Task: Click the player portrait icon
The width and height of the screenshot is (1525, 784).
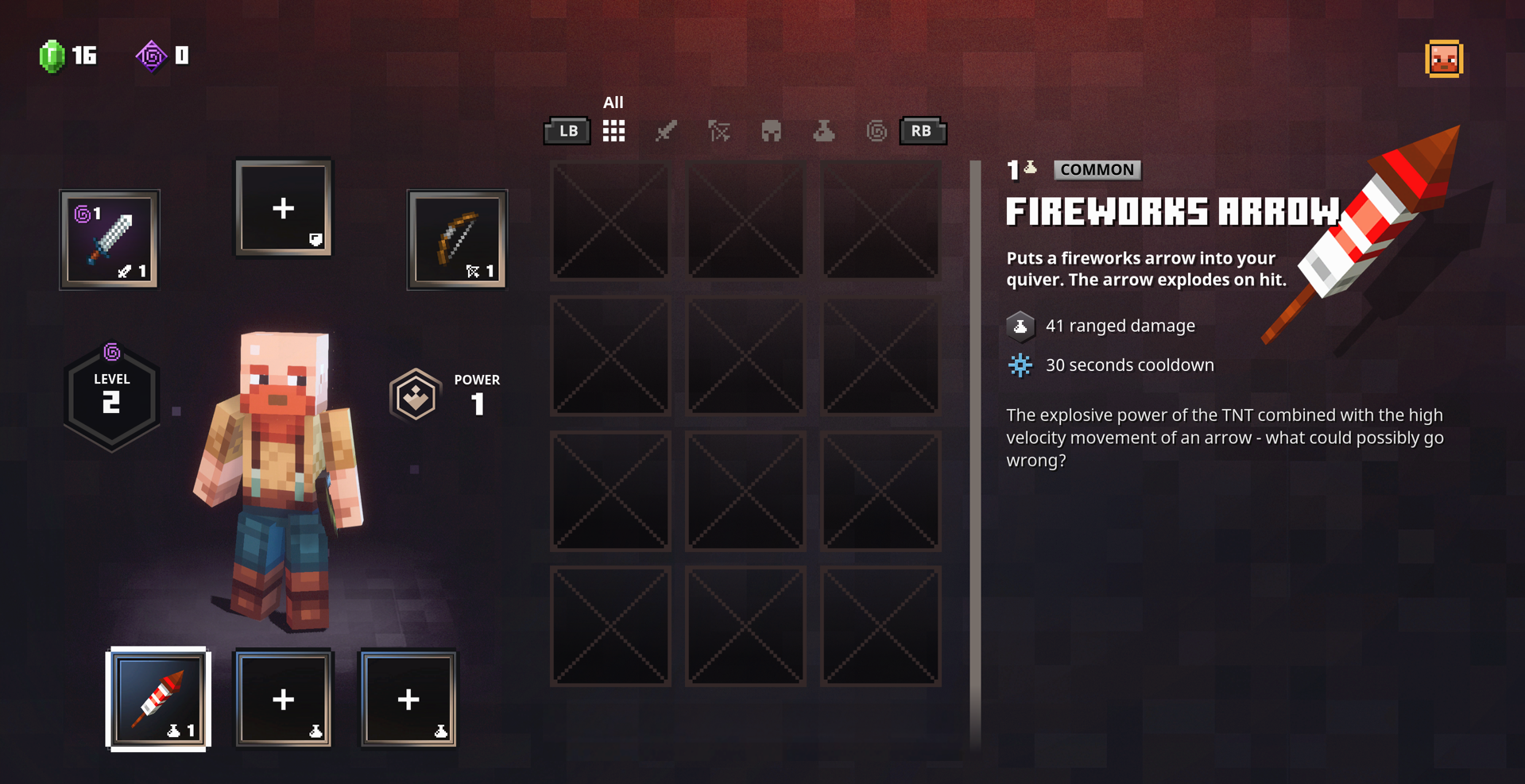Action: pyautogui.click(x=1444, y=59)
